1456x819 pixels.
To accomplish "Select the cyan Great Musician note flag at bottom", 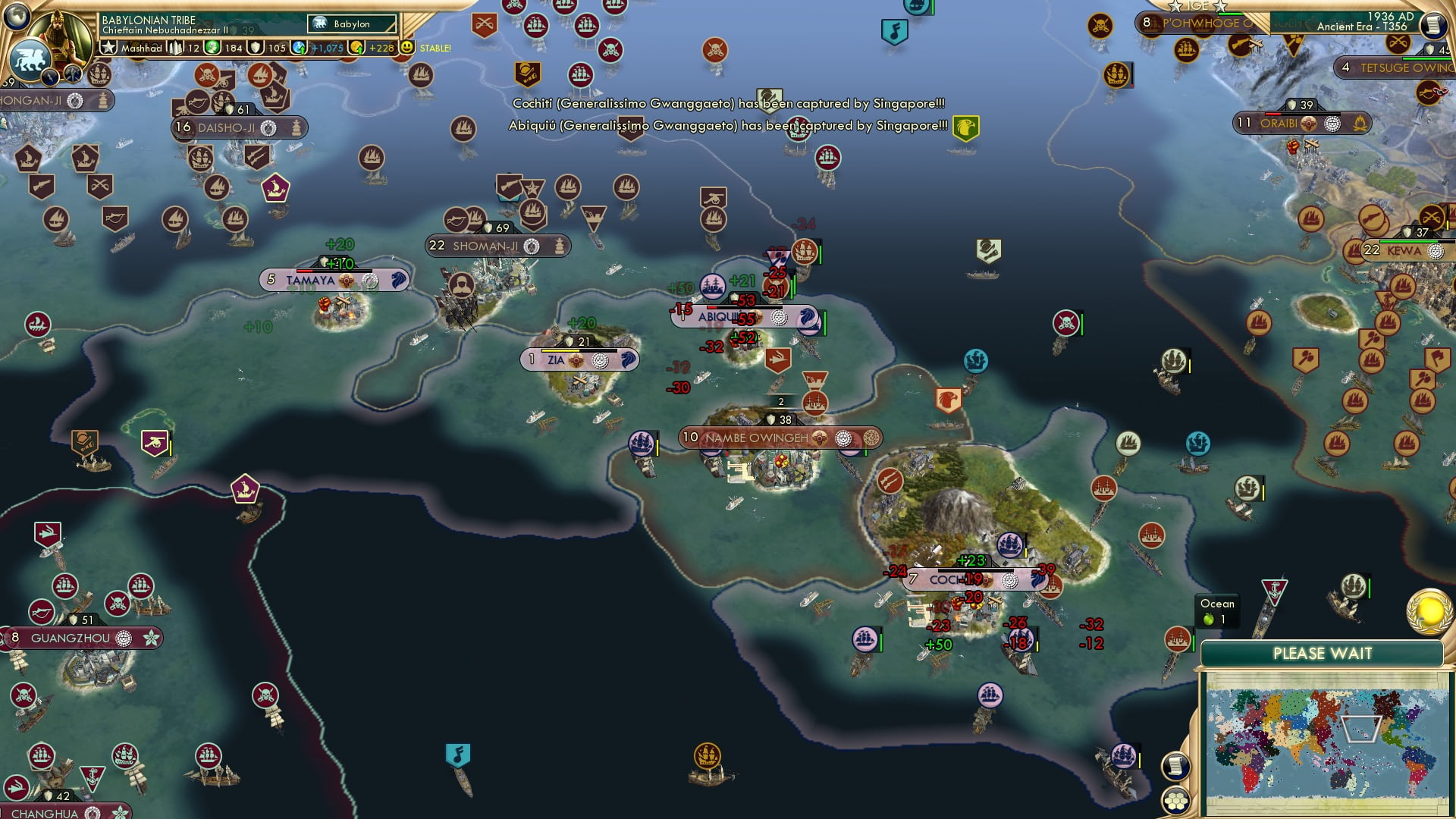I will tap(459, 752).
